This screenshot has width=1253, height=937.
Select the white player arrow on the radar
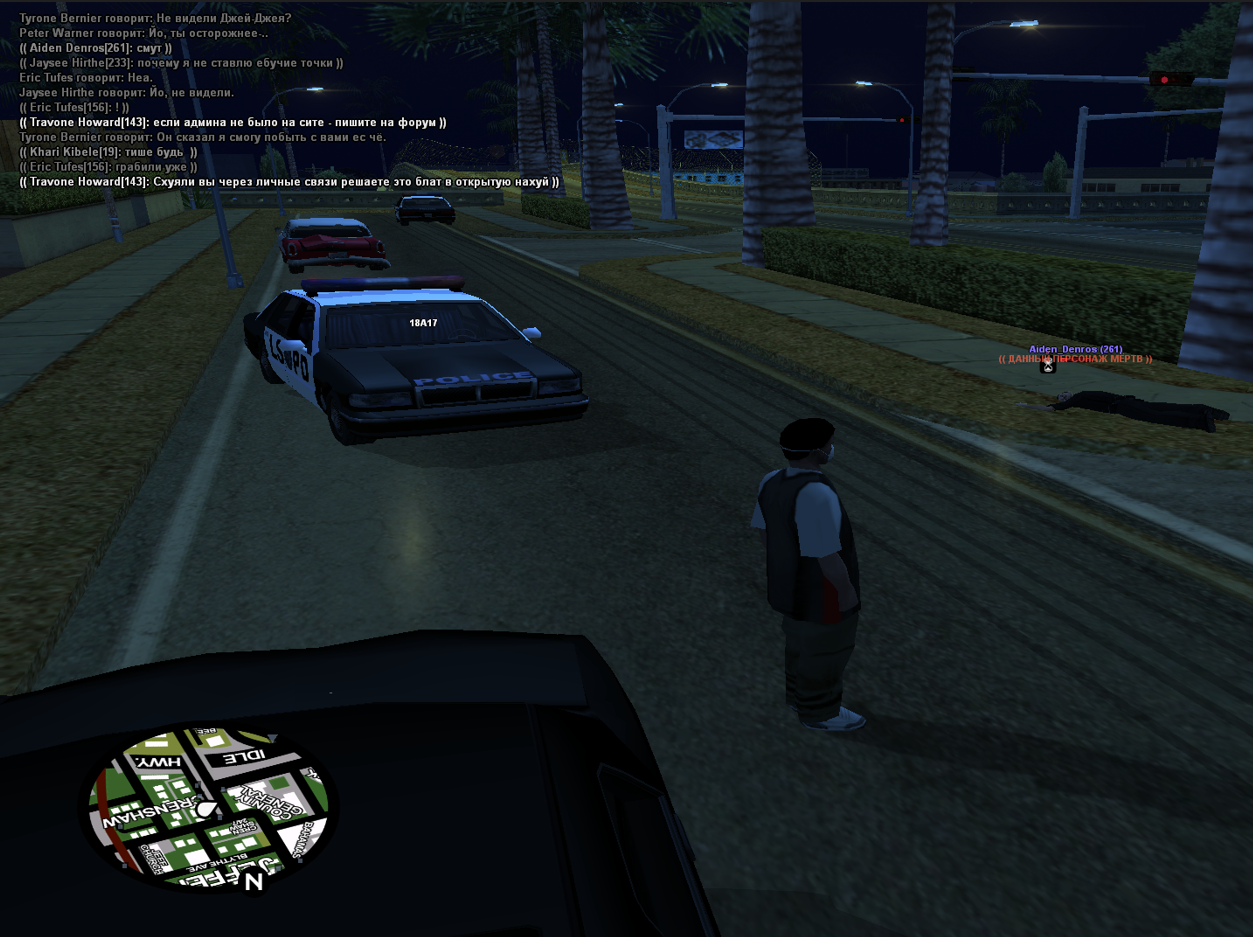(206, 809)
